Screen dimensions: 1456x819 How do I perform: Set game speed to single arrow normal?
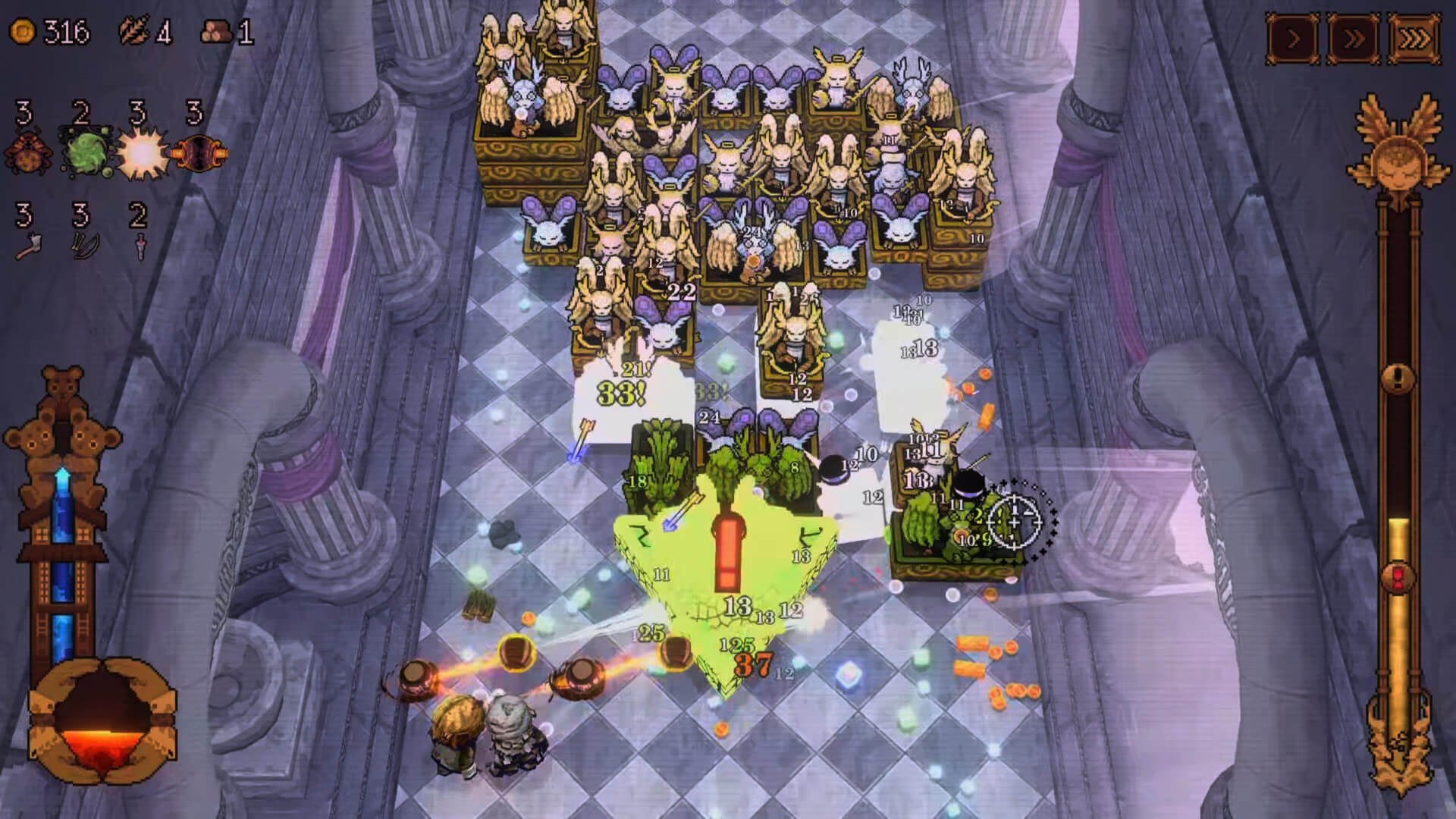[x=1293, y=38]
